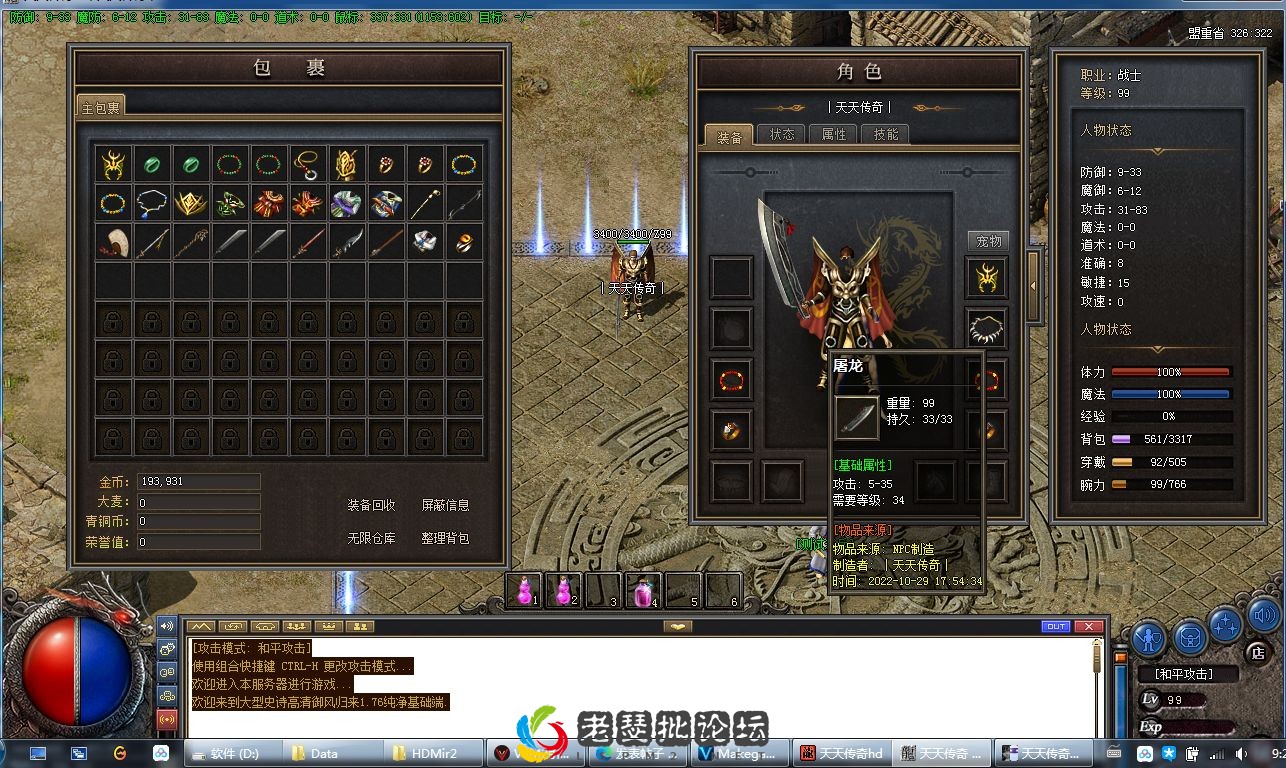Open the storage chest icon bottom right

coord(1190,637)
